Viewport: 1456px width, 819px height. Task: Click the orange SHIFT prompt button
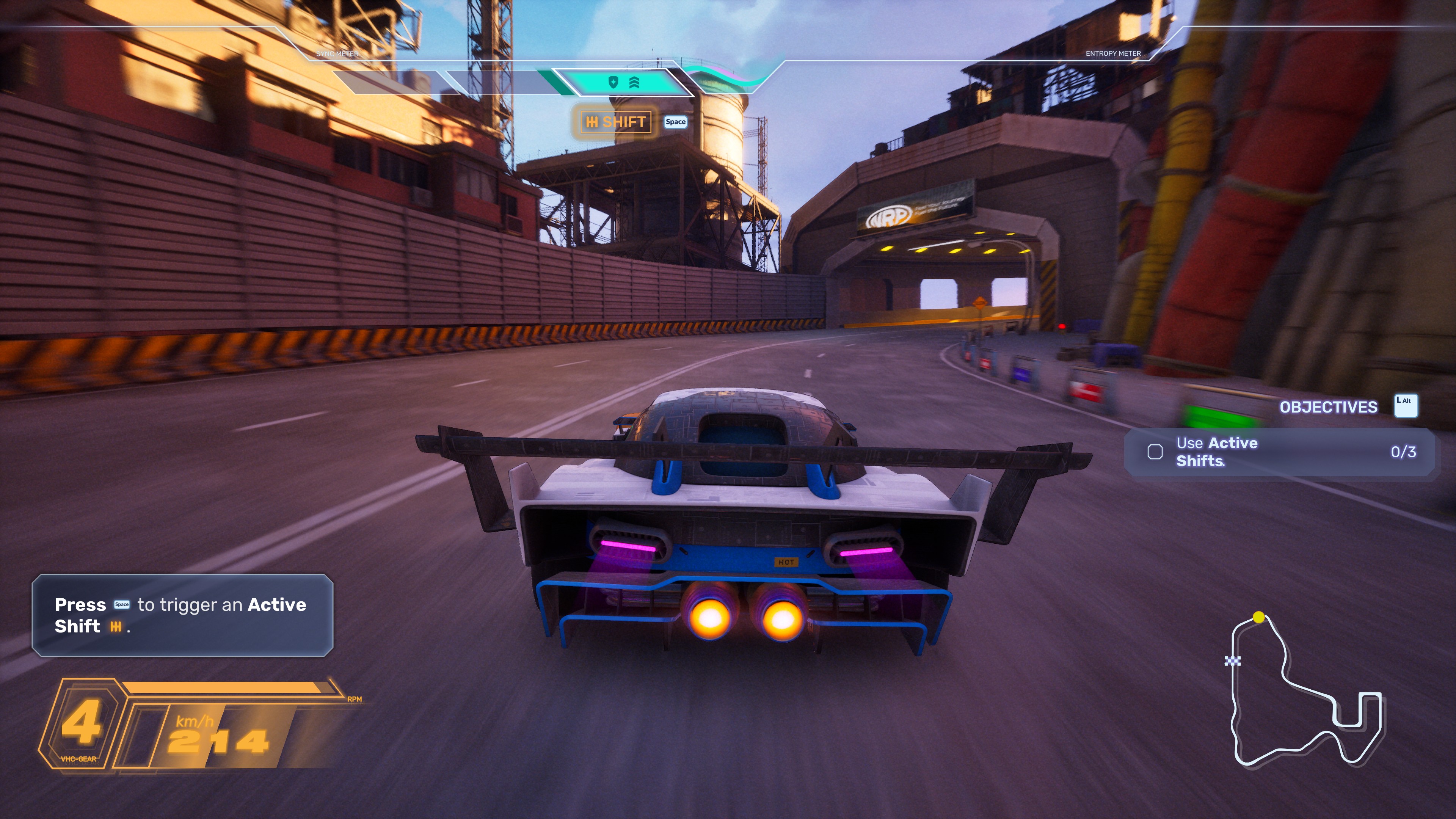click(615, 122)
